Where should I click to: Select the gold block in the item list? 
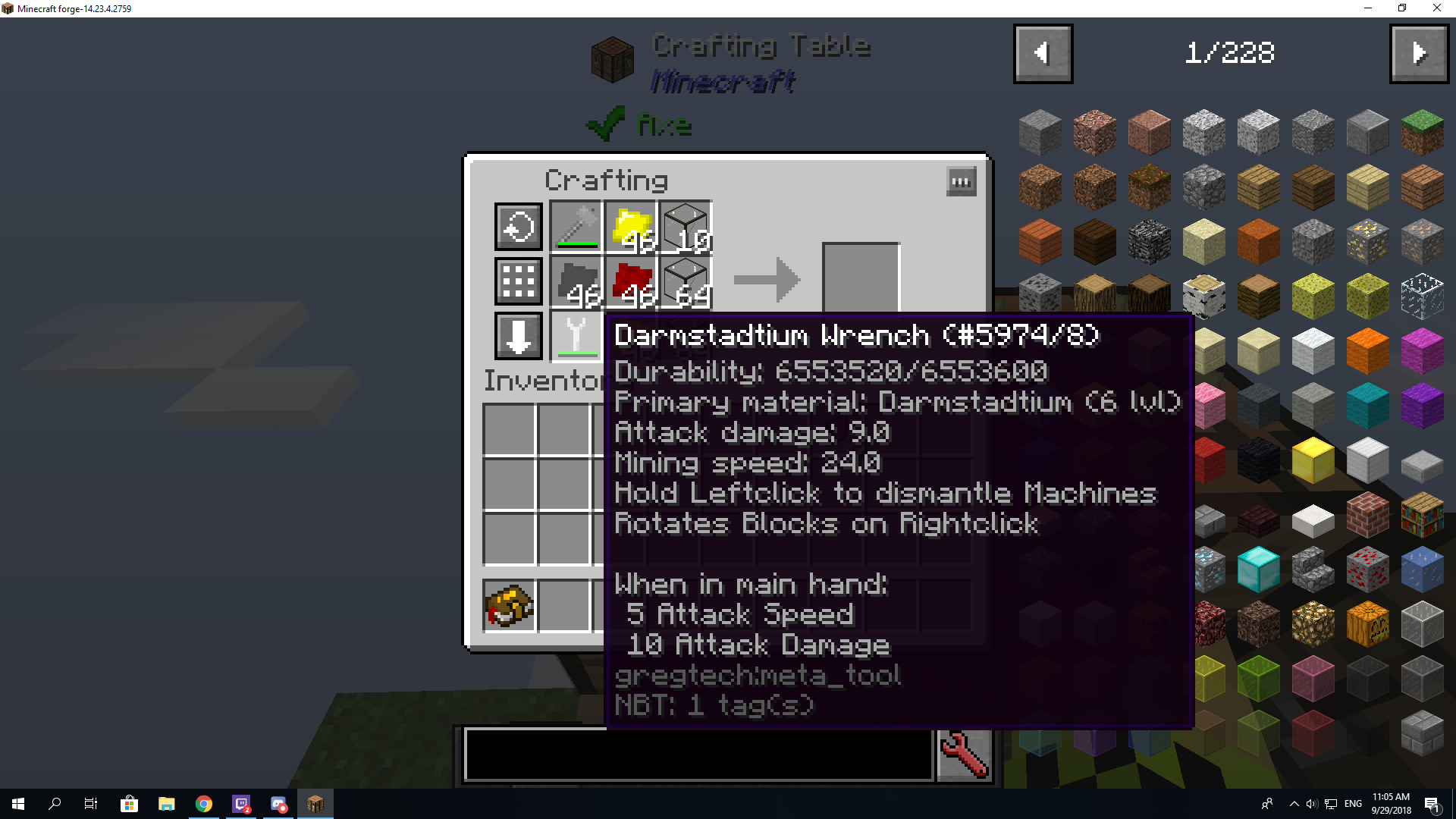pyautogui.click(x=1313, y=460)
